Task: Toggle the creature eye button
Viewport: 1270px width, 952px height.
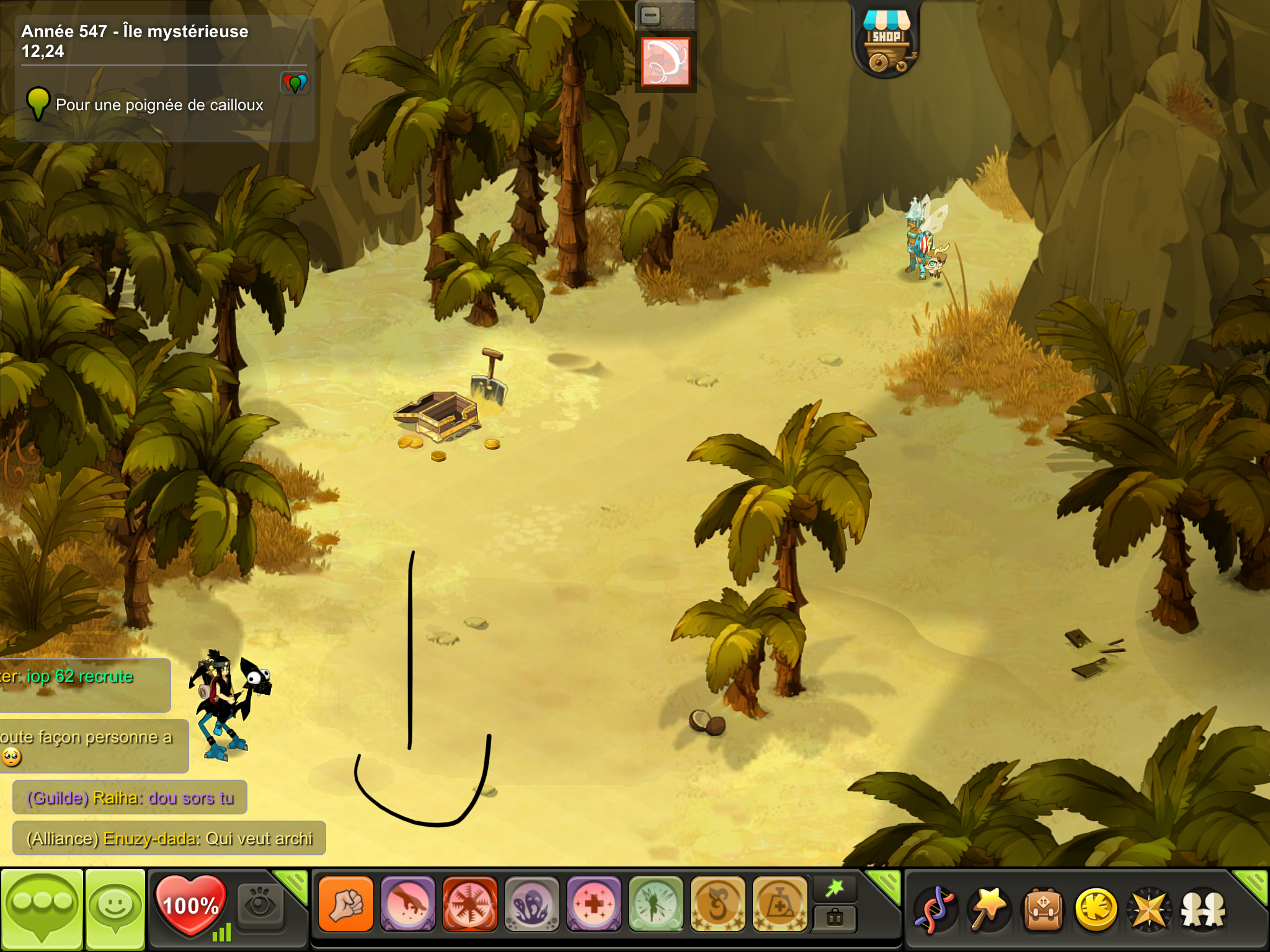Action: [x=260, y=905]
